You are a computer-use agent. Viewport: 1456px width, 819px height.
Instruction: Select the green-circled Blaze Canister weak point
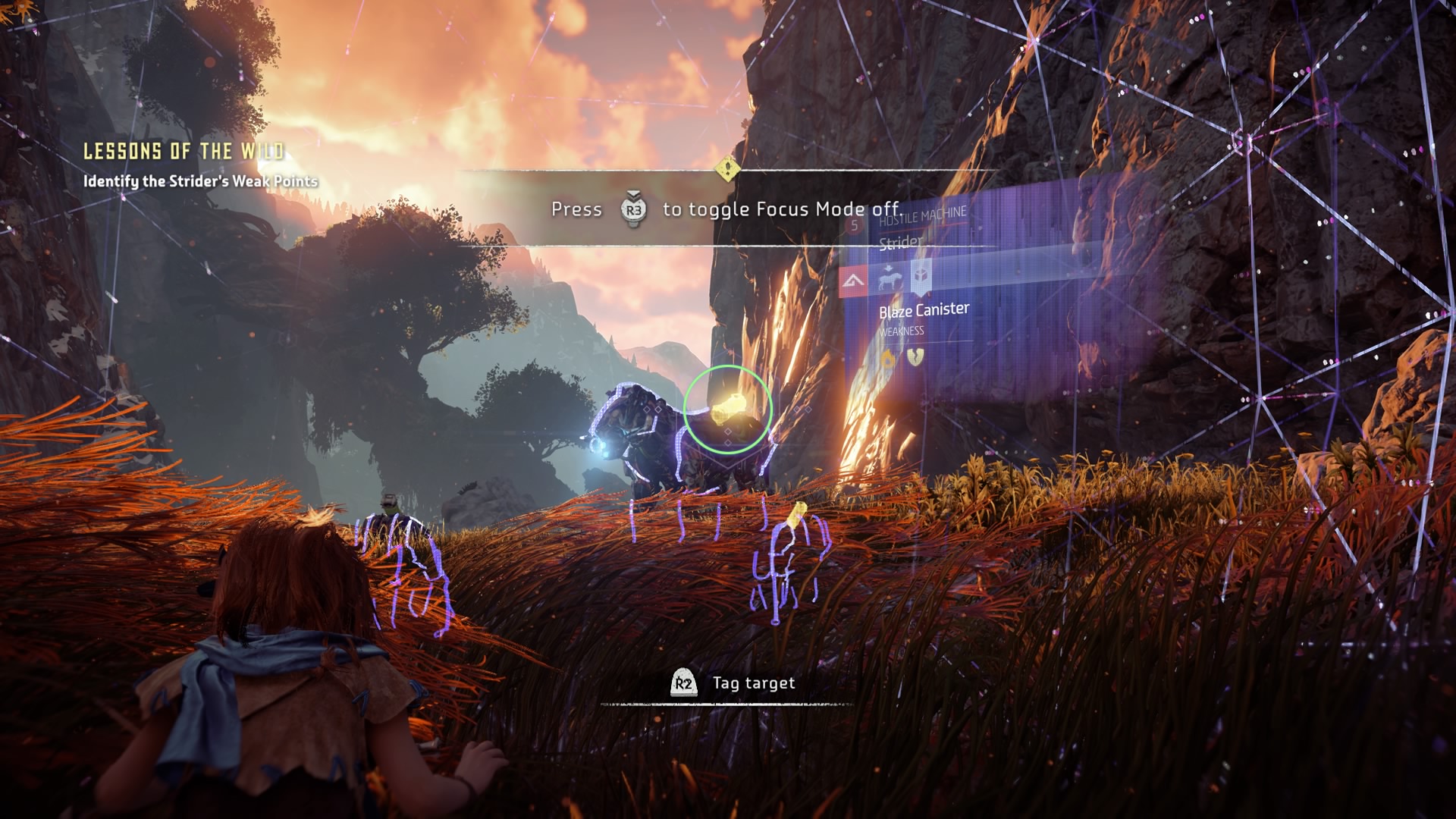click(728, 409)
